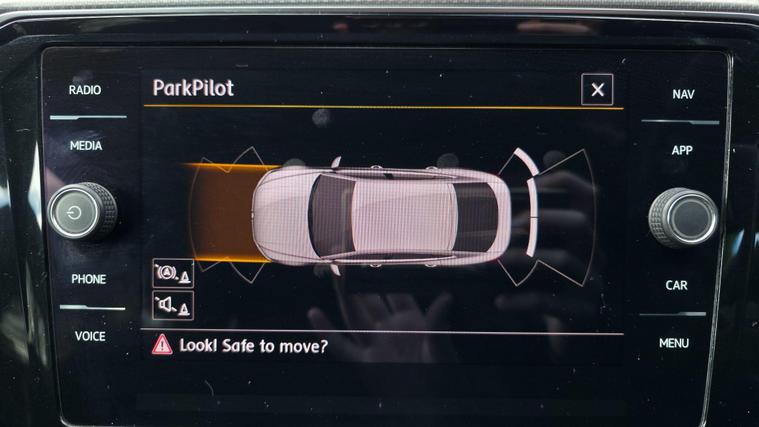Screen dimensions: 759x427
Task: Activate VOICE control
Action: [90, 336]
